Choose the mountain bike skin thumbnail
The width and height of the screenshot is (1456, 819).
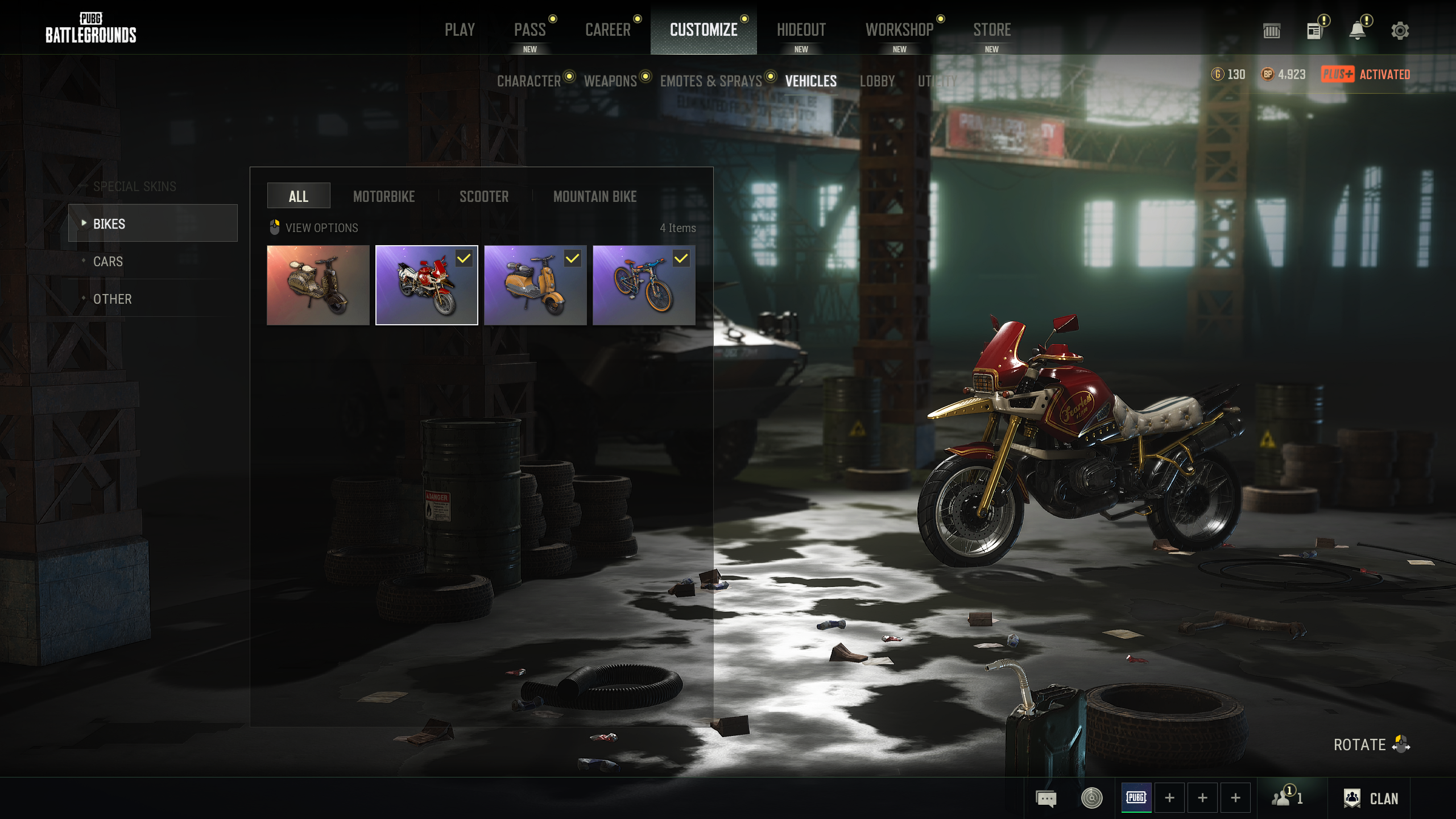click(x=643, y=286)
